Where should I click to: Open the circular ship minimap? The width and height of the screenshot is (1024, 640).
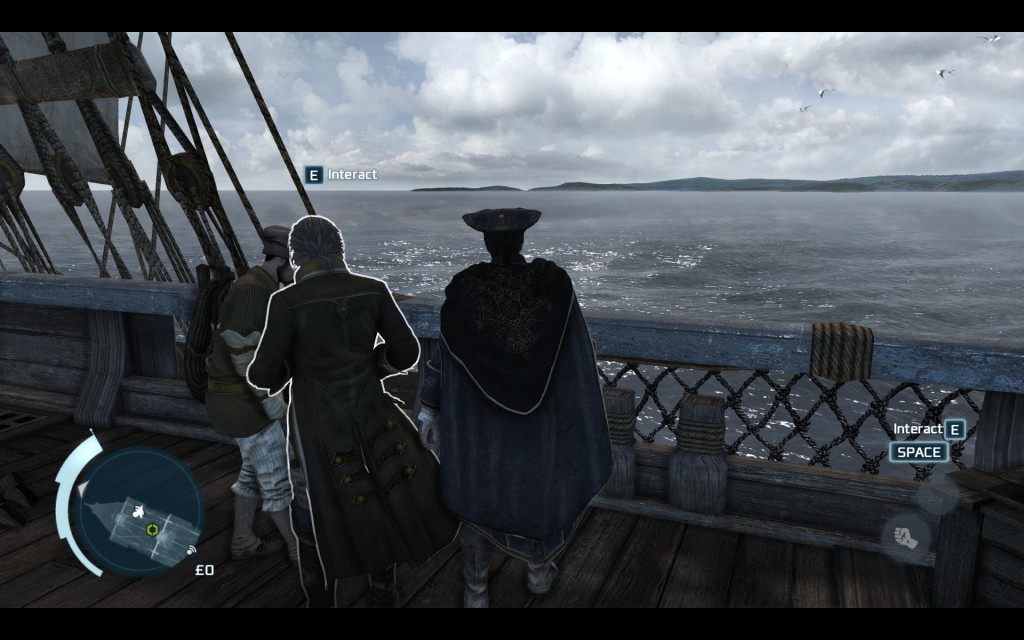pos(139,511)
